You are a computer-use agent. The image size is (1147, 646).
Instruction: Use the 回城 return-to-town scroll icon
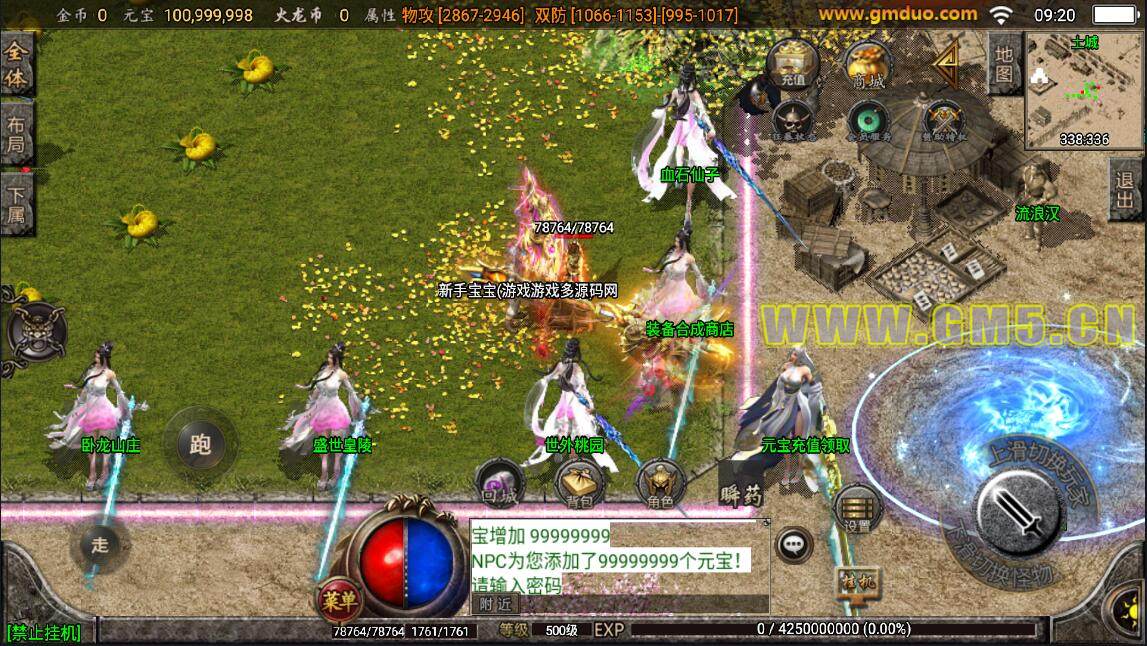pos(499,482)
